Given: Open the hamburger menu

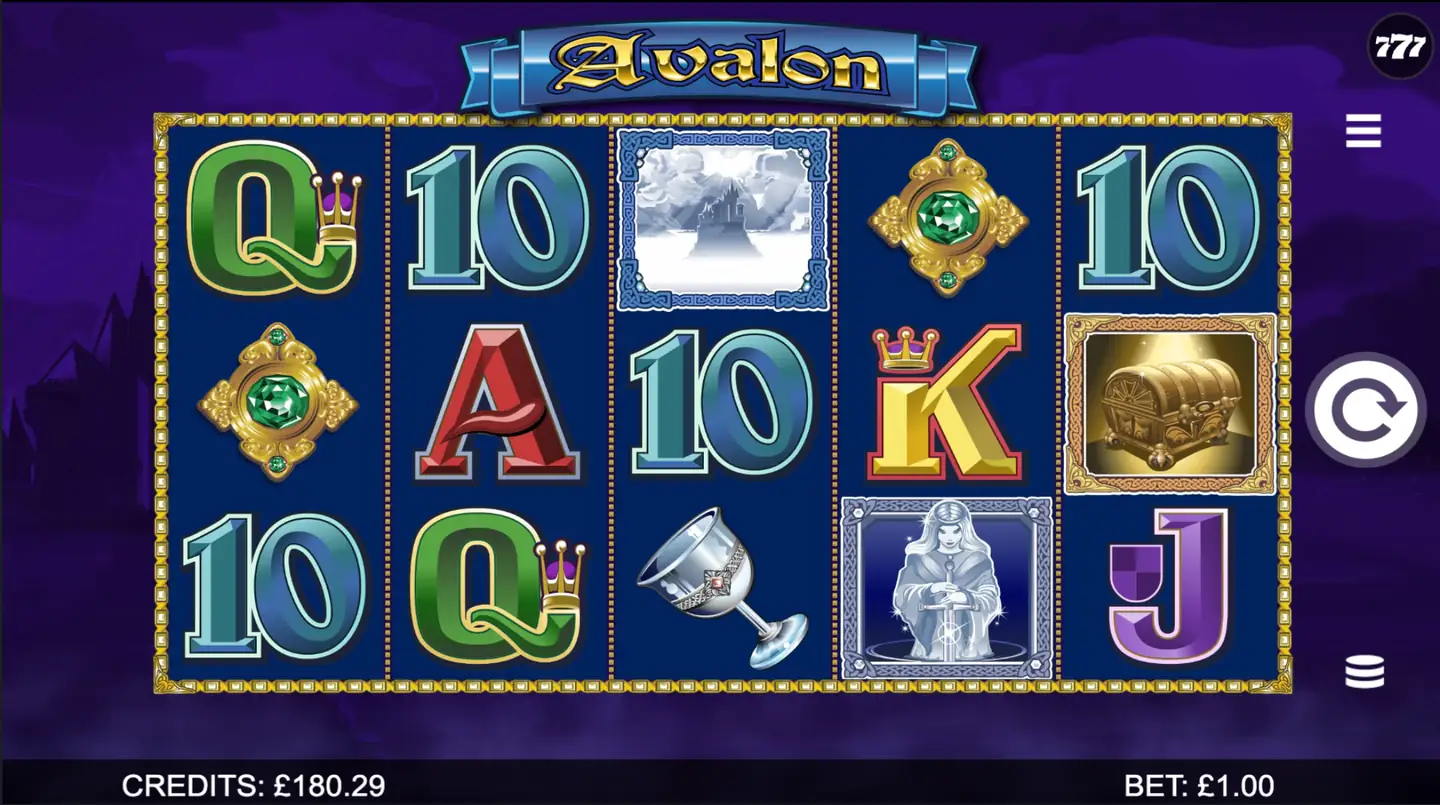Looking at the screenshot, I should pyautogui.click(x=1362, y=128).
